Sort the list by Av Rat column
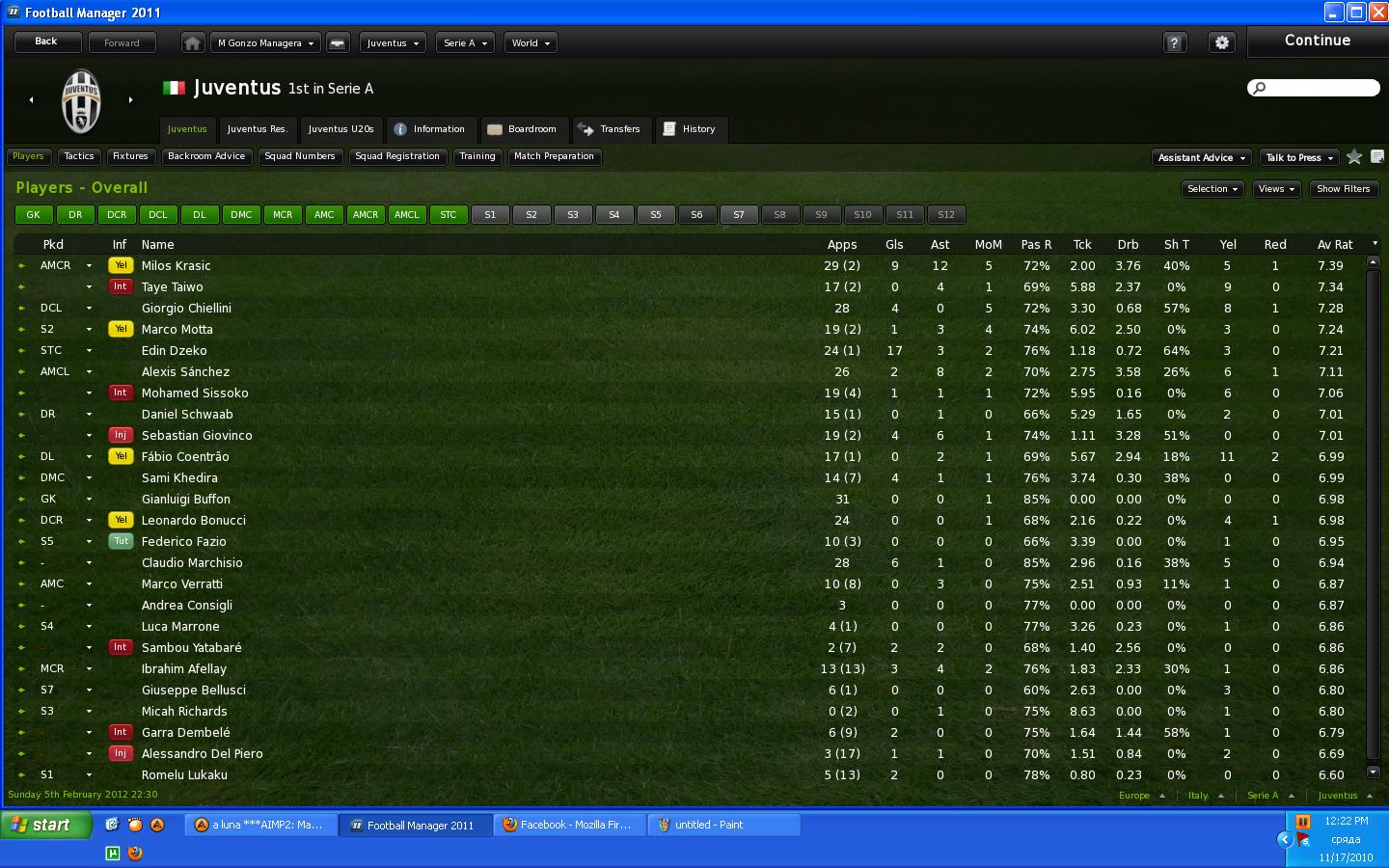 [1335, 245]
